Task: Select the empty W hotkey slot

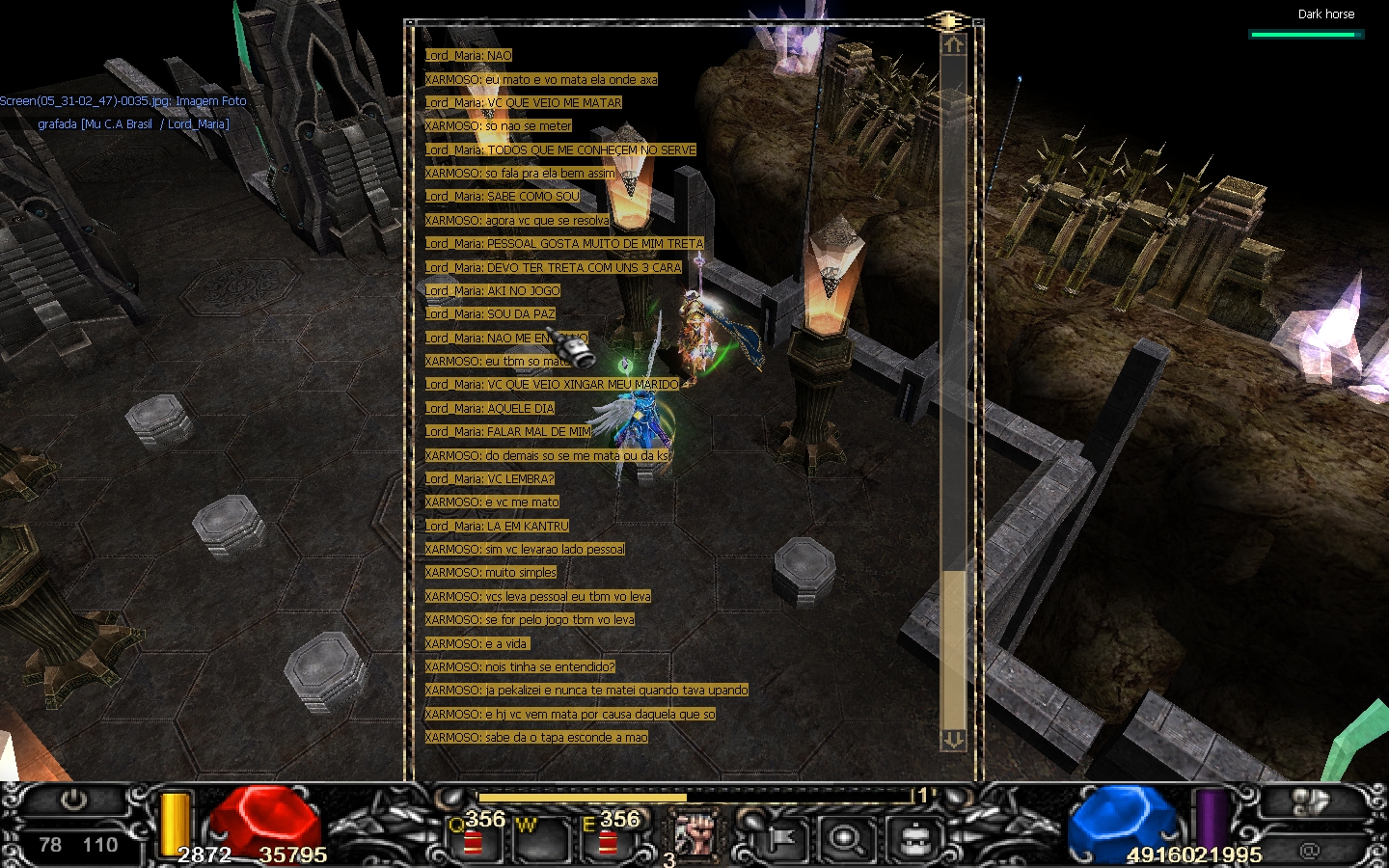Action: point(538,839)
